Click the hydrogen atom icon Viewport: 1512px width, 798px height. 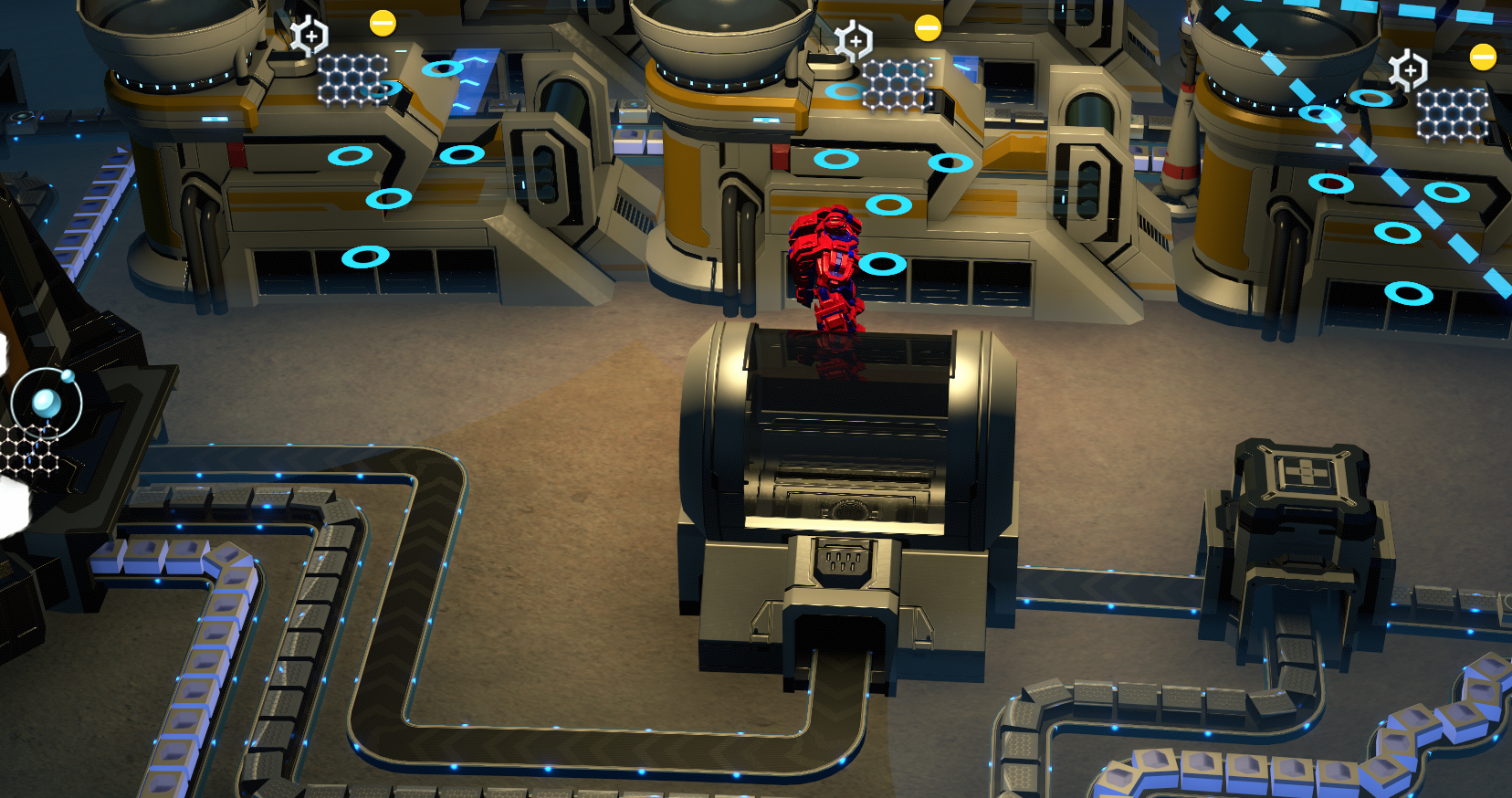point(47,401)
